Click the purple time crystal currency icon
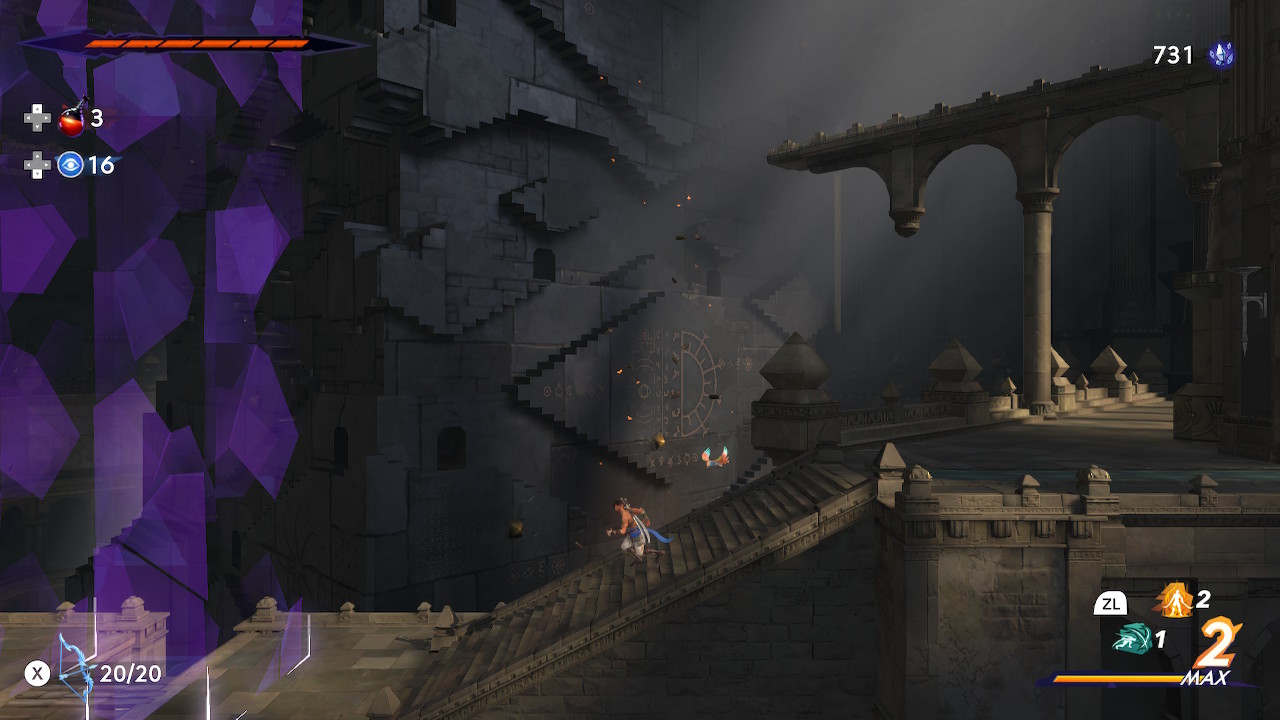 (1220, 55)
